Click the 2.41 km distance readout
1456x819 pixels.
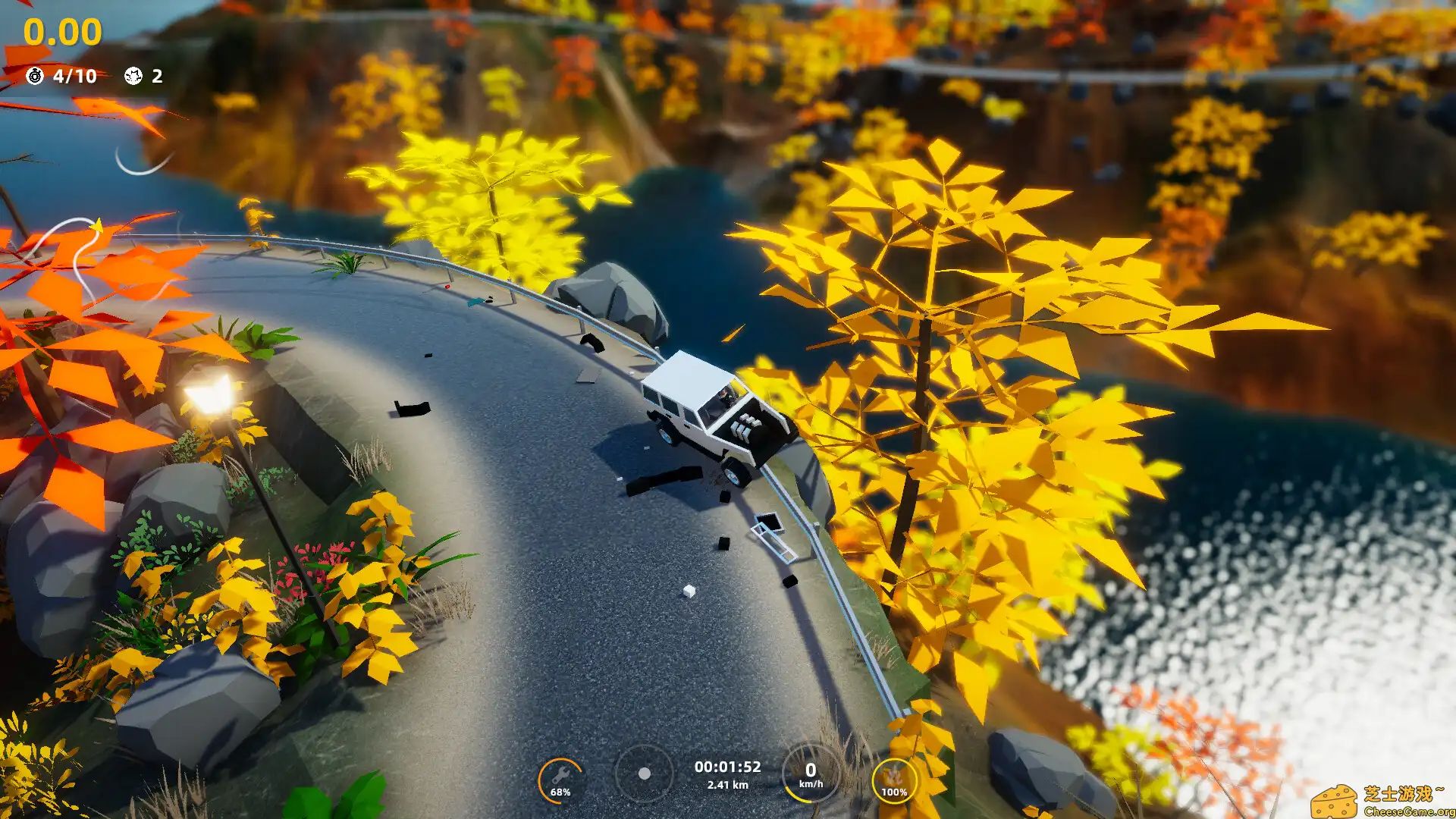(730, 786)
